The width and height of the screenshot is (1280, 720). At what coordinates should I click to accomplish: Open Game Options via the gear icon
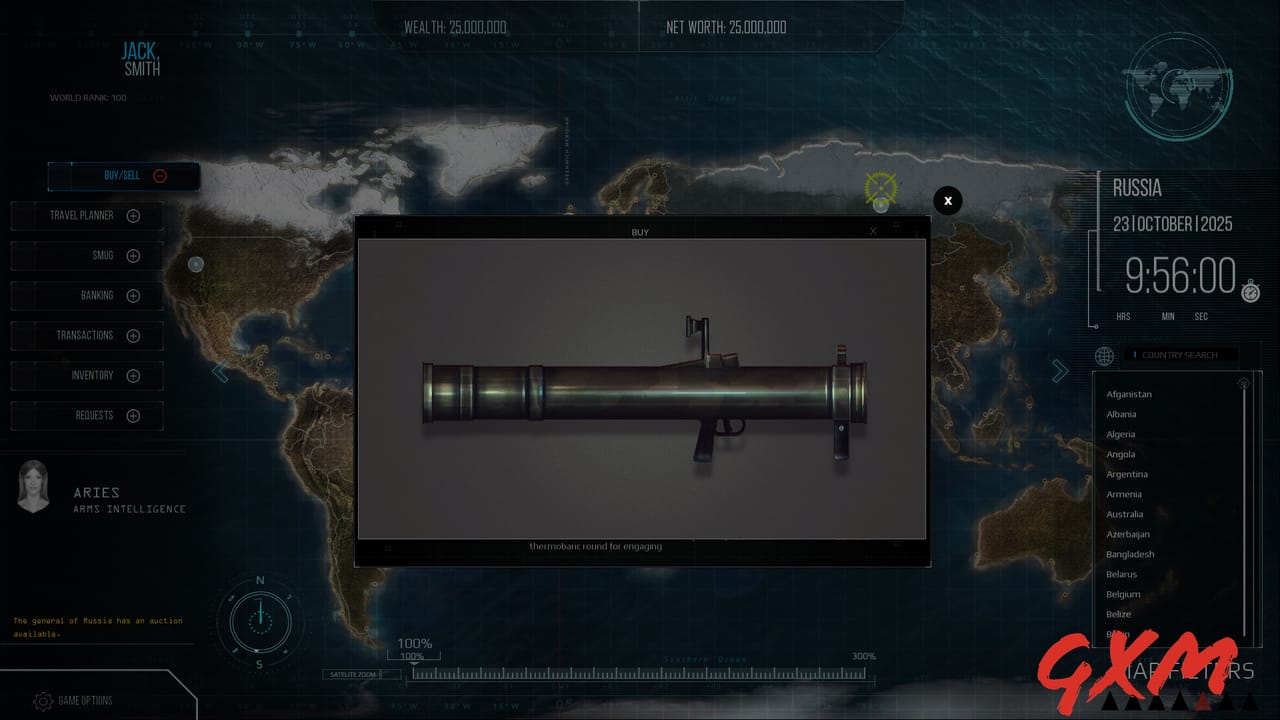42,701
